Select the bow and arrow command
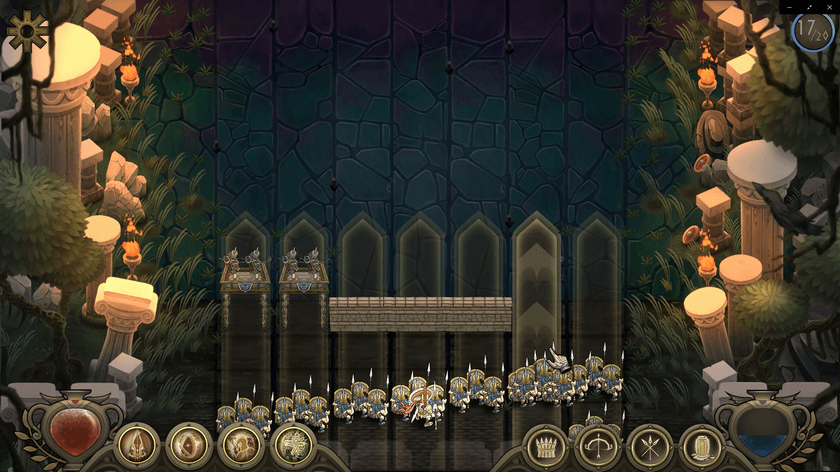Viewport: 840px width, 472px height. pyautogui.click(x=598, y=446)
